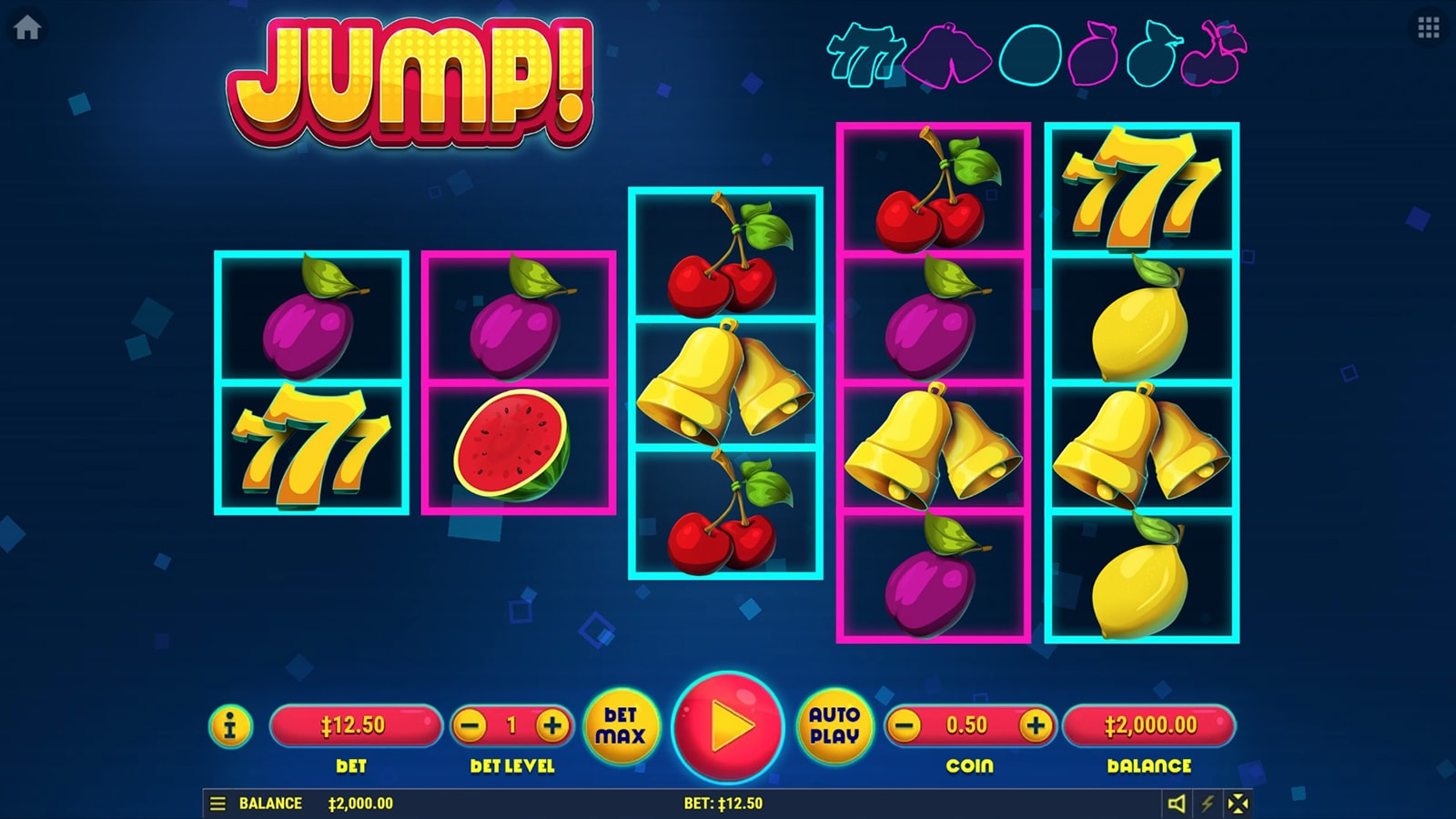Lower the coin value
The height and width of the screenshot is (819, 1456).
coord(905,726)
